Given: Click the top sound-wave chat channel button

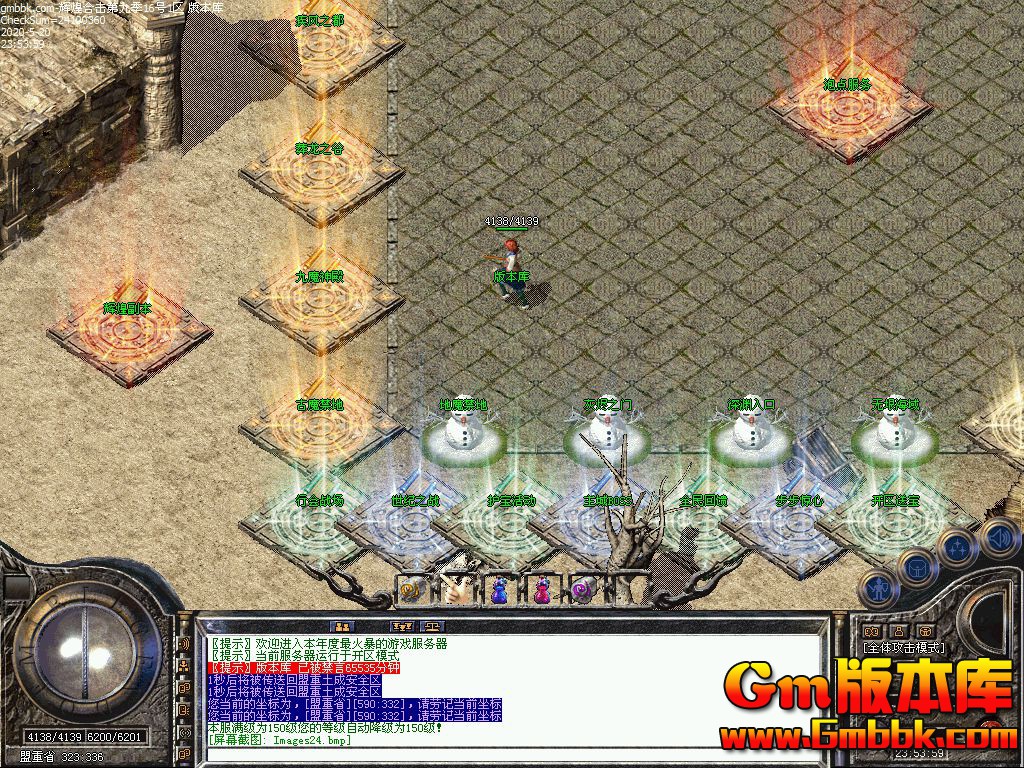Looking at the screenshot, I should pyautogui.click(x=184, y=643).
